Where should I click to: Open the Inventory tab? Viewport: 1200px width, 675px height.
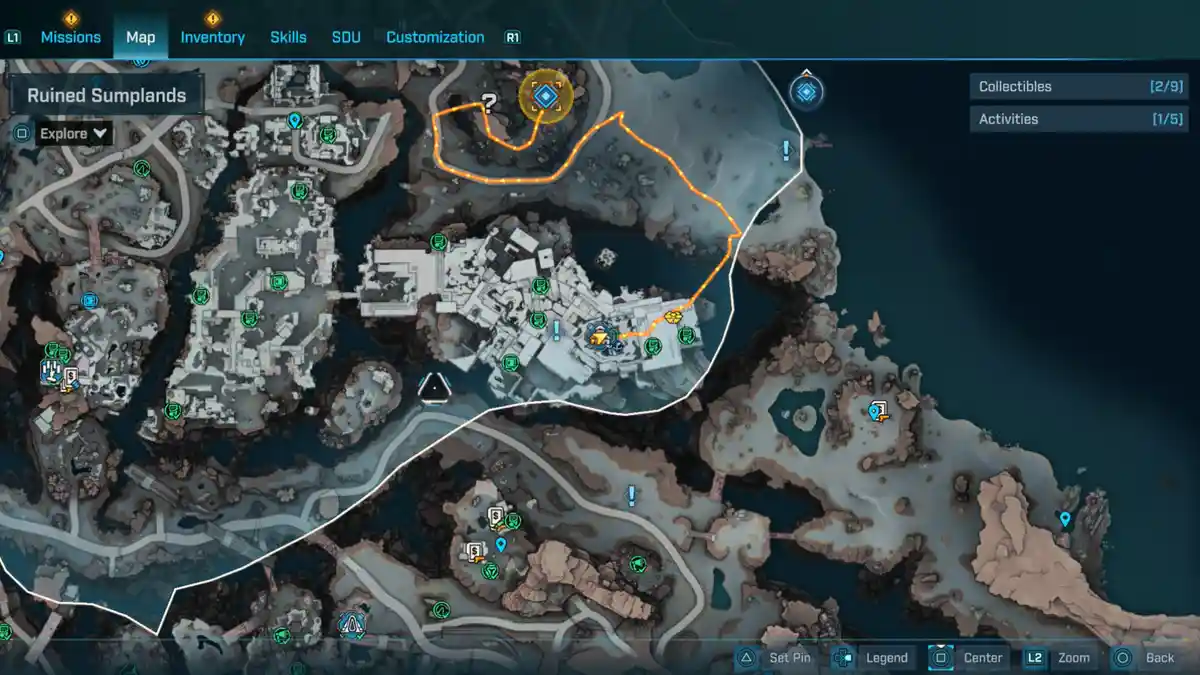coord(212,37)
